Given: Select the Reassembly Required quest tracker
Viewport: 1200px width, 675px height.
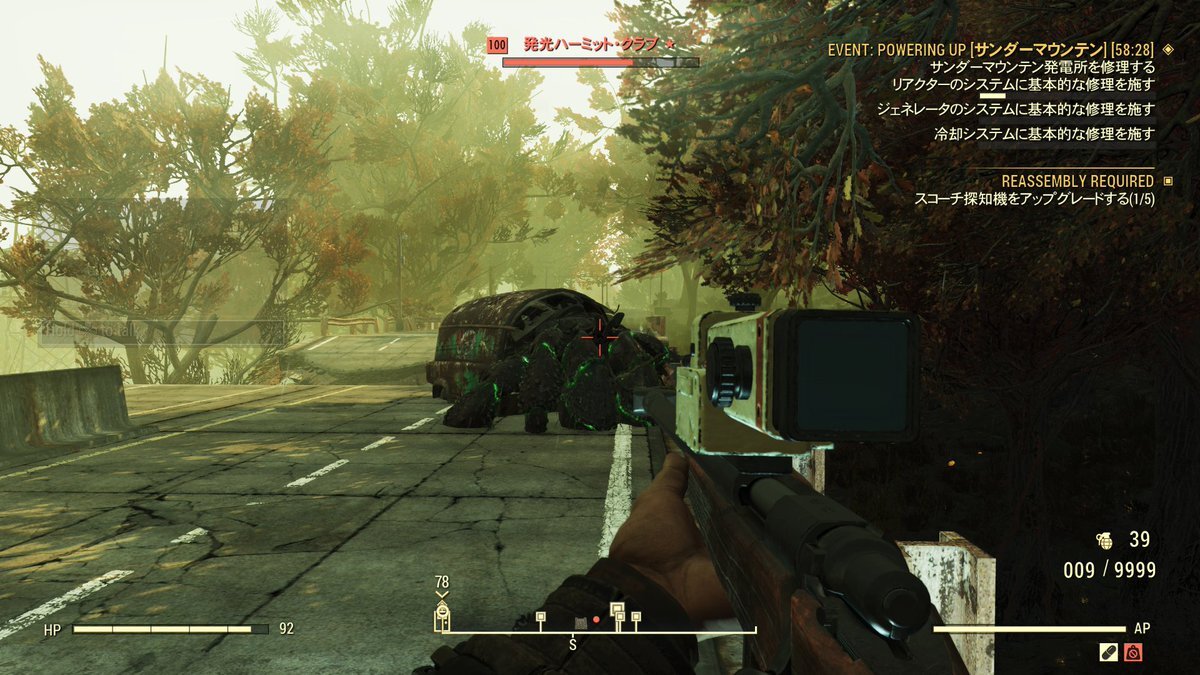Looking at the screenshot, I should 1077,181.
